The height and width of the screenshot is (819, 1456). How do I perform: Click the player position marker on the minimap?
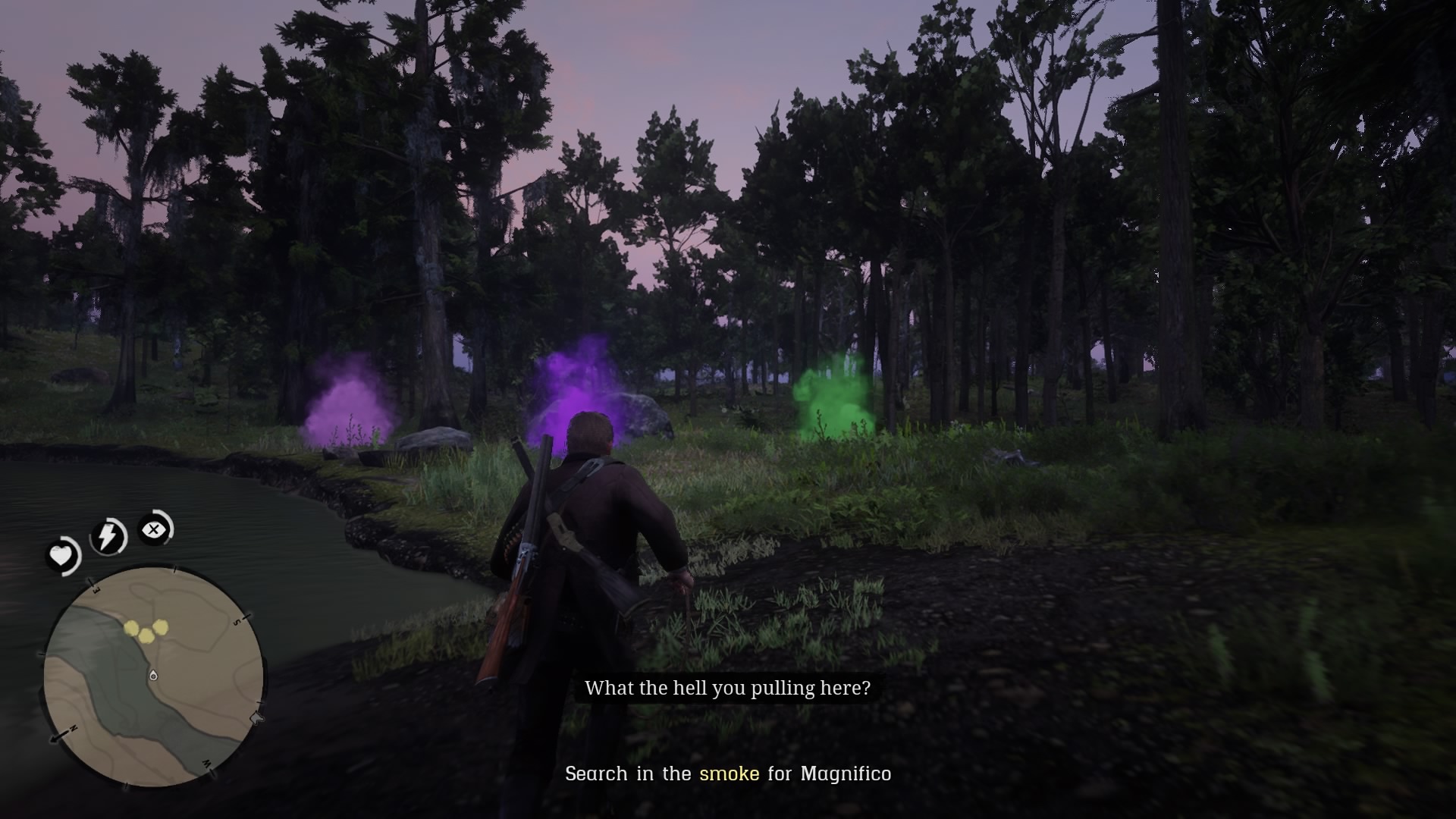(x=153, y=676)
